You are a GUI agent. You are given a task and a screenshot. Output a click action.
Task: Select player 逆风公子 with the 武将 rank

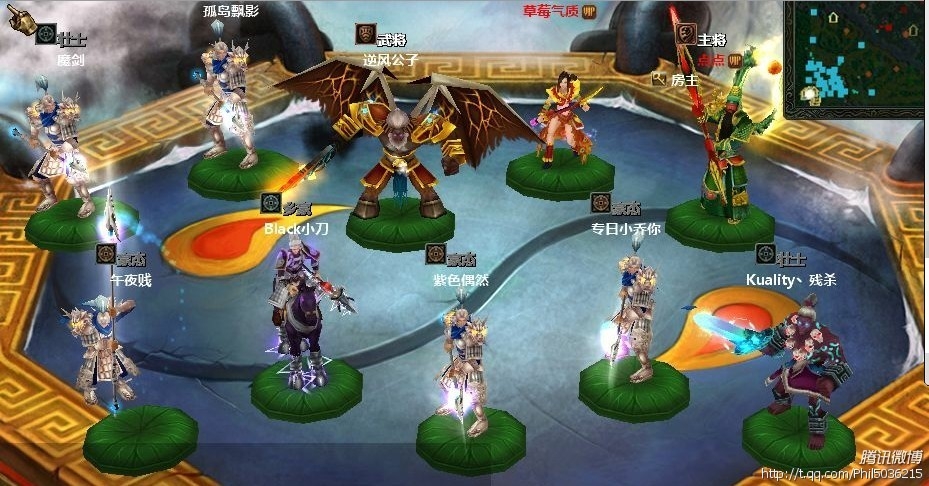coord(390,59)
